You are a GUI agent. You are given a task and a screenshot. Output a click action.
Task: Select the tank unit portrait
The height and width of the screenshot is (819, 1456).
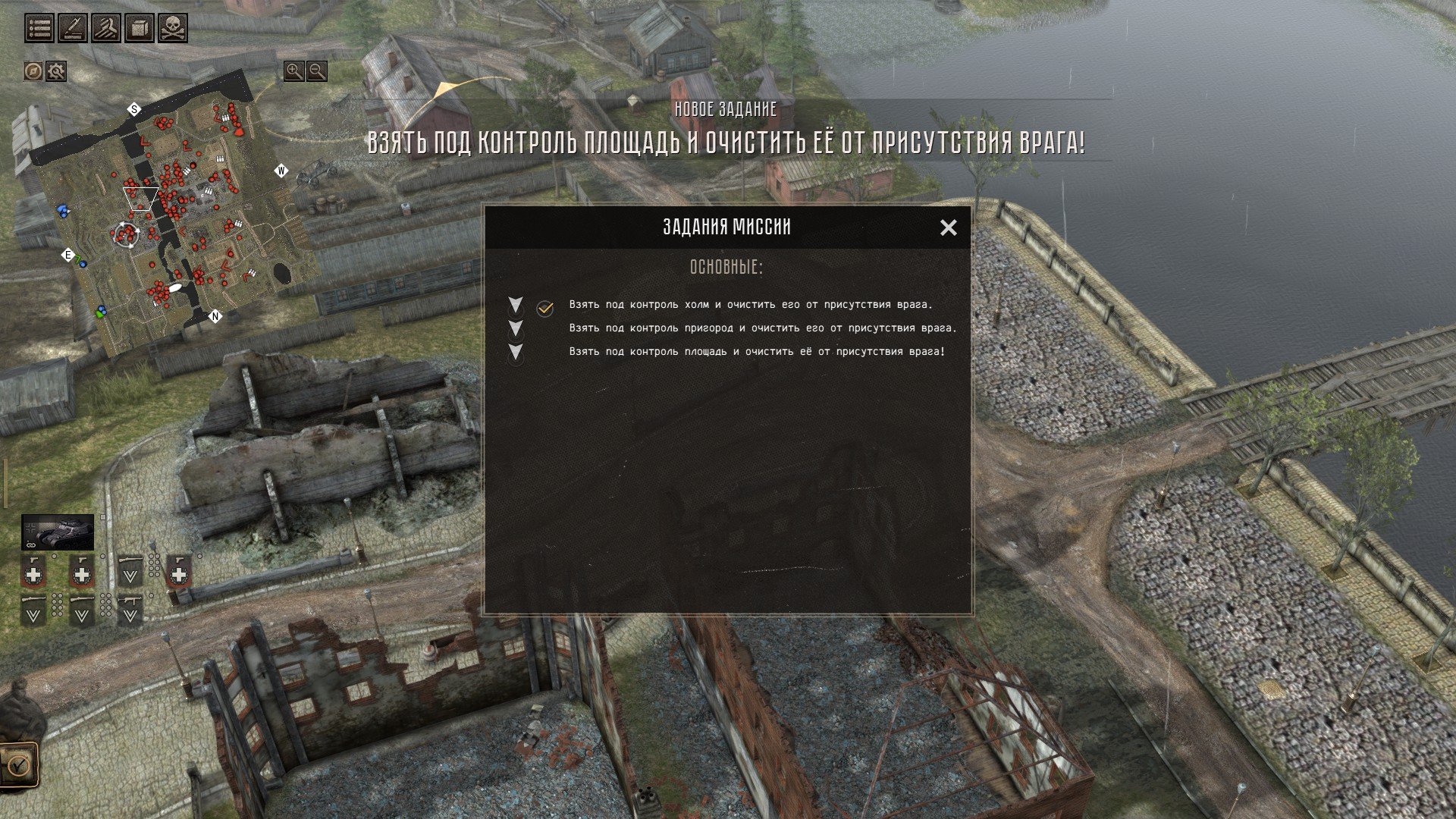[58, 532]
